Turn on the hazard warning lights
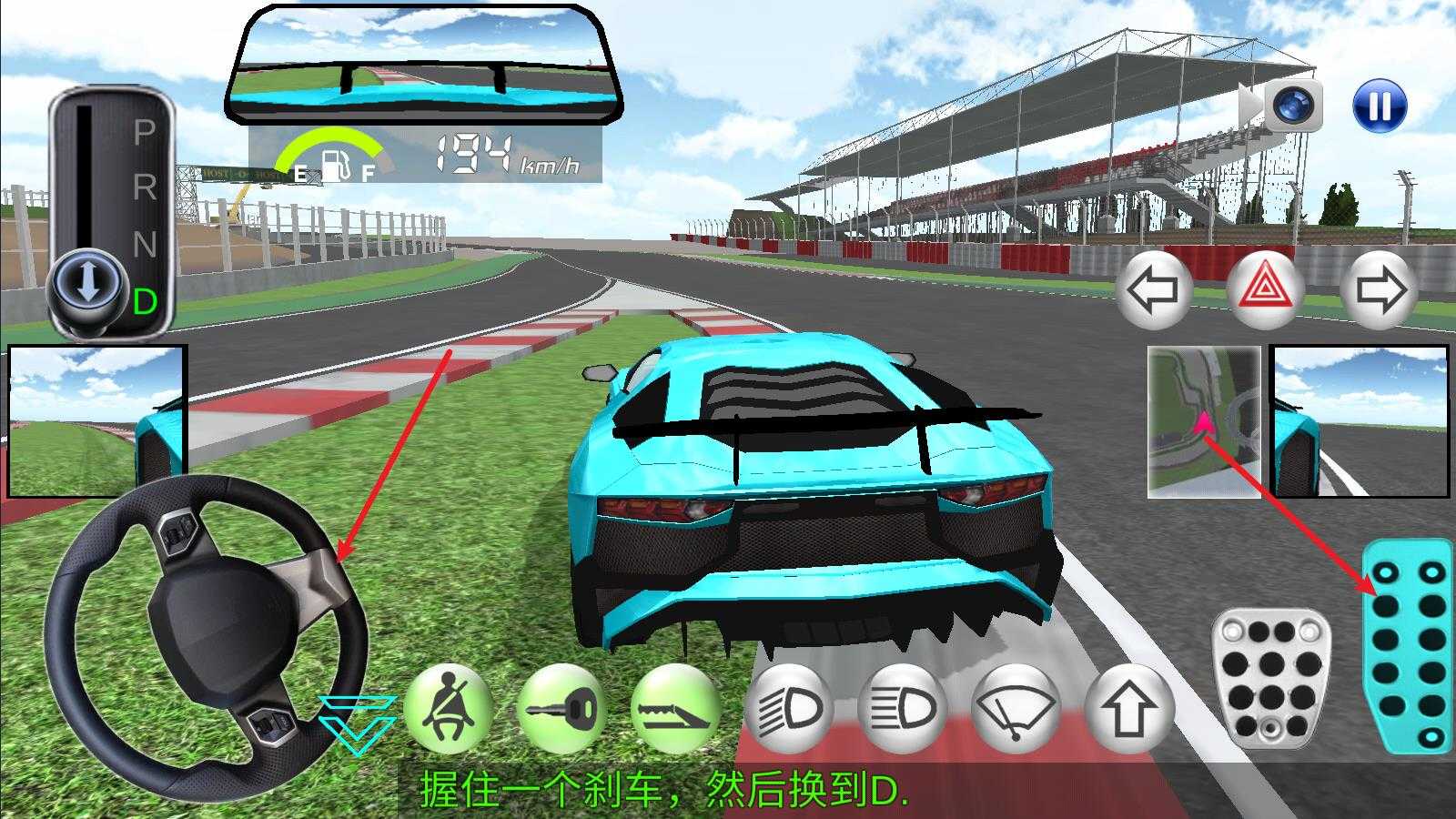1456x819 pixels. pyautogui.click(x=1266, y=290)
